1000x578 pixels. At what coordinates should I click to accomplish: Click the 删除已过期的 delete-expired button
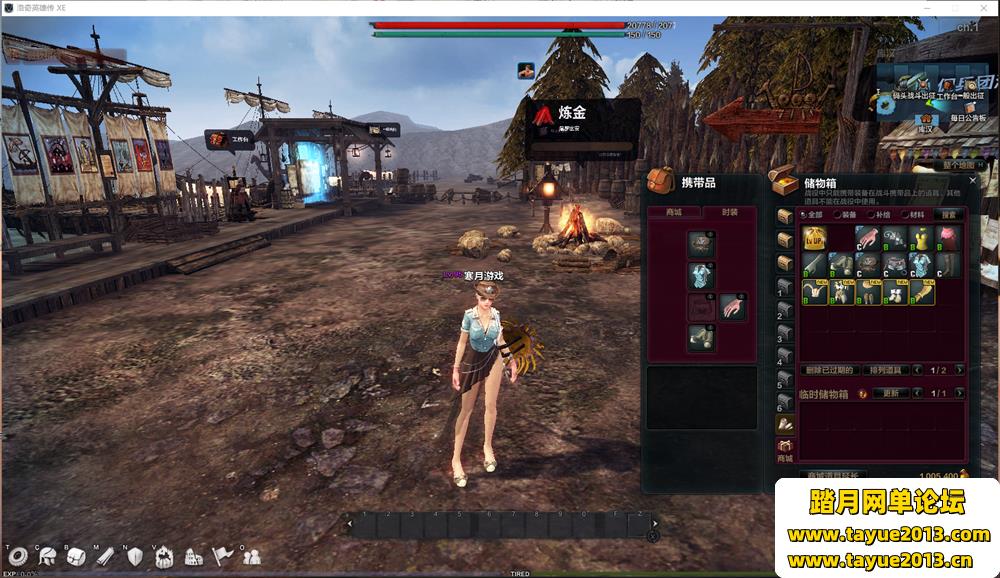click(828, 370)
